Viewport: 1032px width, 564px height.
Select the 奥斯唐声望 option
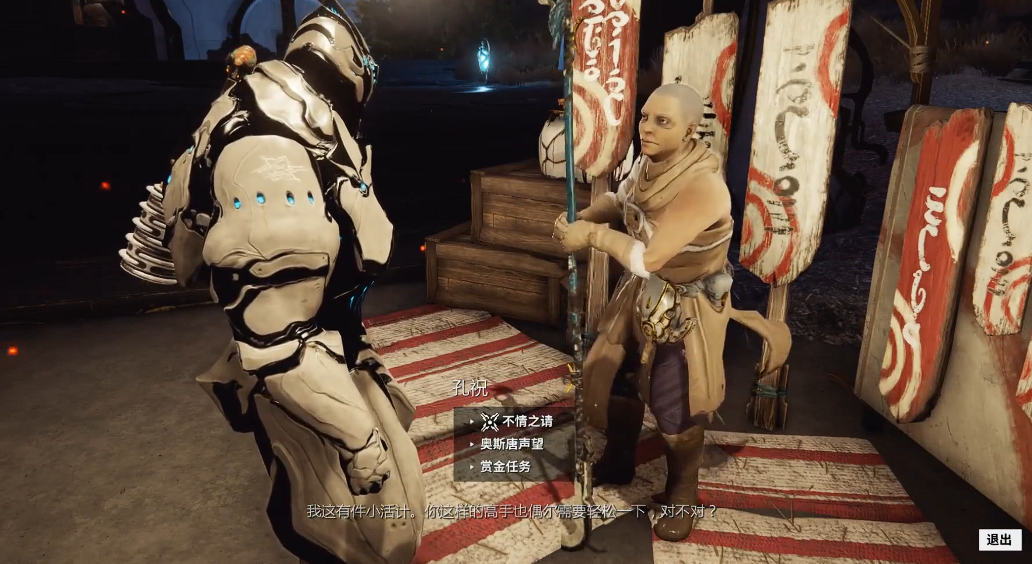coord(511,444)
